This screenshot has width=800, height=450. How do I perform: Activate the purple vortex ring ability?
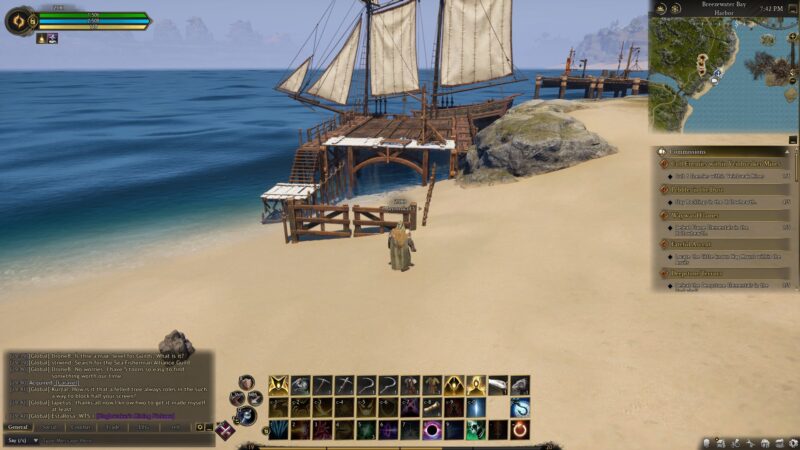[432, 430]
